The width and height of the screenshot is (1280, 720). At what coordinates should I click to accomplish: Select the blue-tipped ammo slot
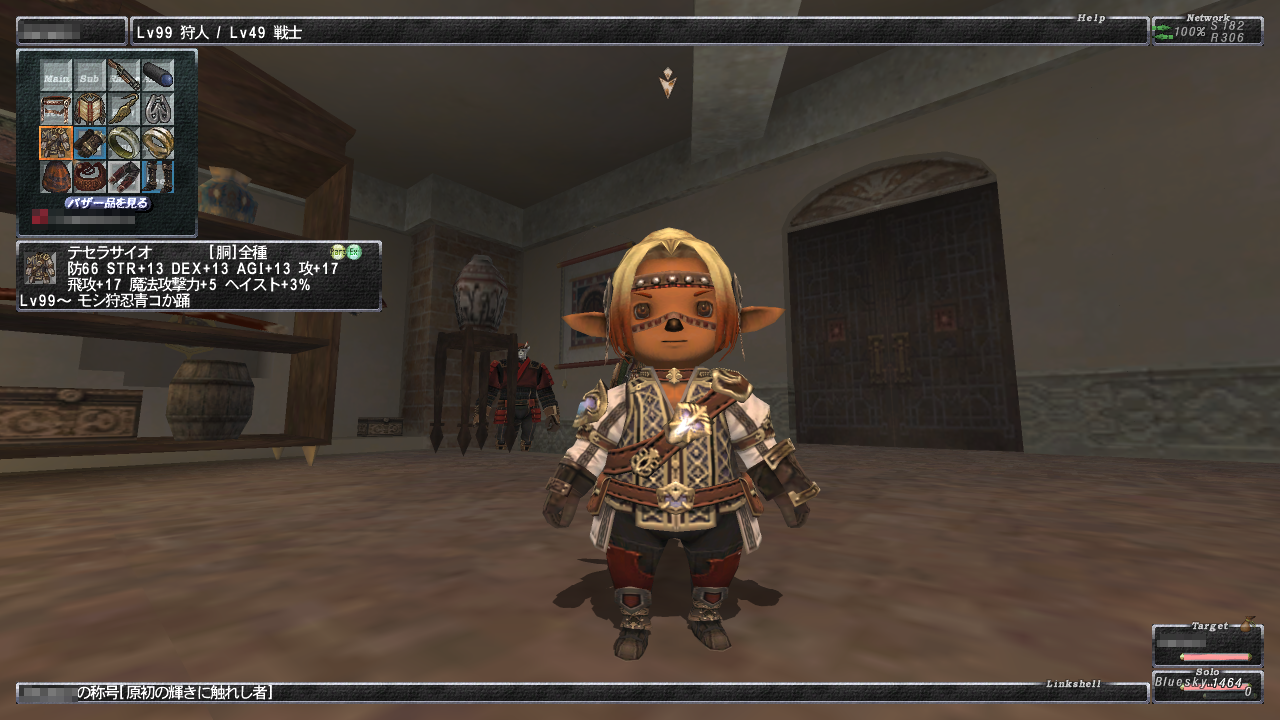point(157,75)
